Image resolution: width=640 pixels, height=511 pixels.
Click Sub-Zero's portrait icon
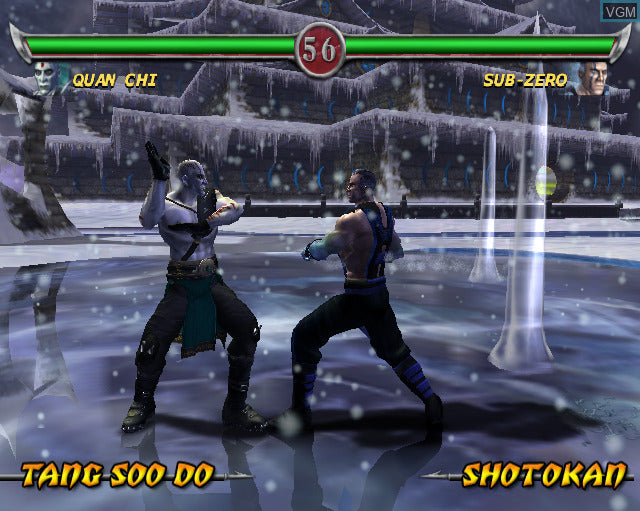(592, 79)
